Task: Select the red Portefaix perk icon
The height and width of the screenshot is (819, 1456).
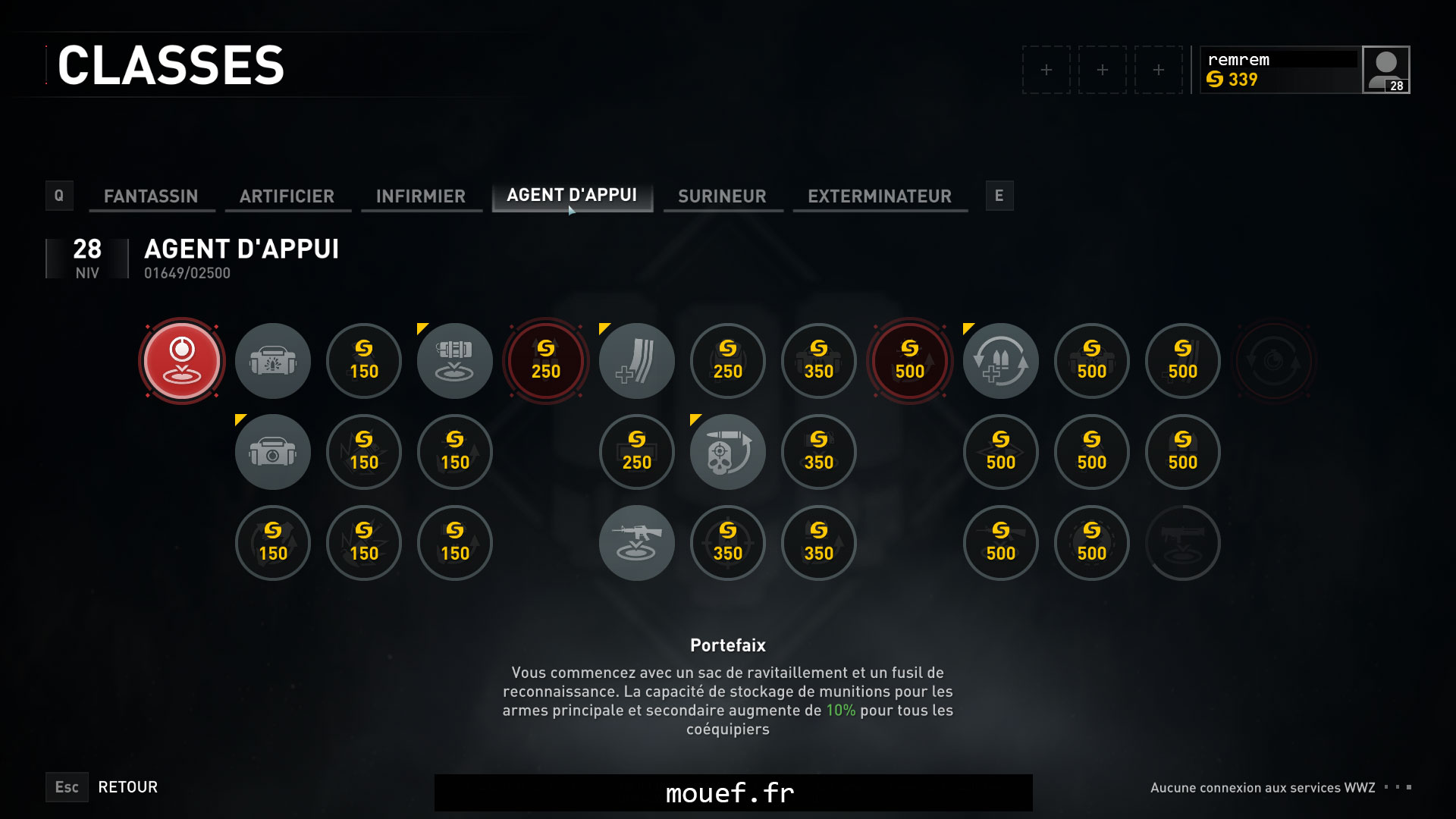Action: pyautogui.click(x=182, y=361)
